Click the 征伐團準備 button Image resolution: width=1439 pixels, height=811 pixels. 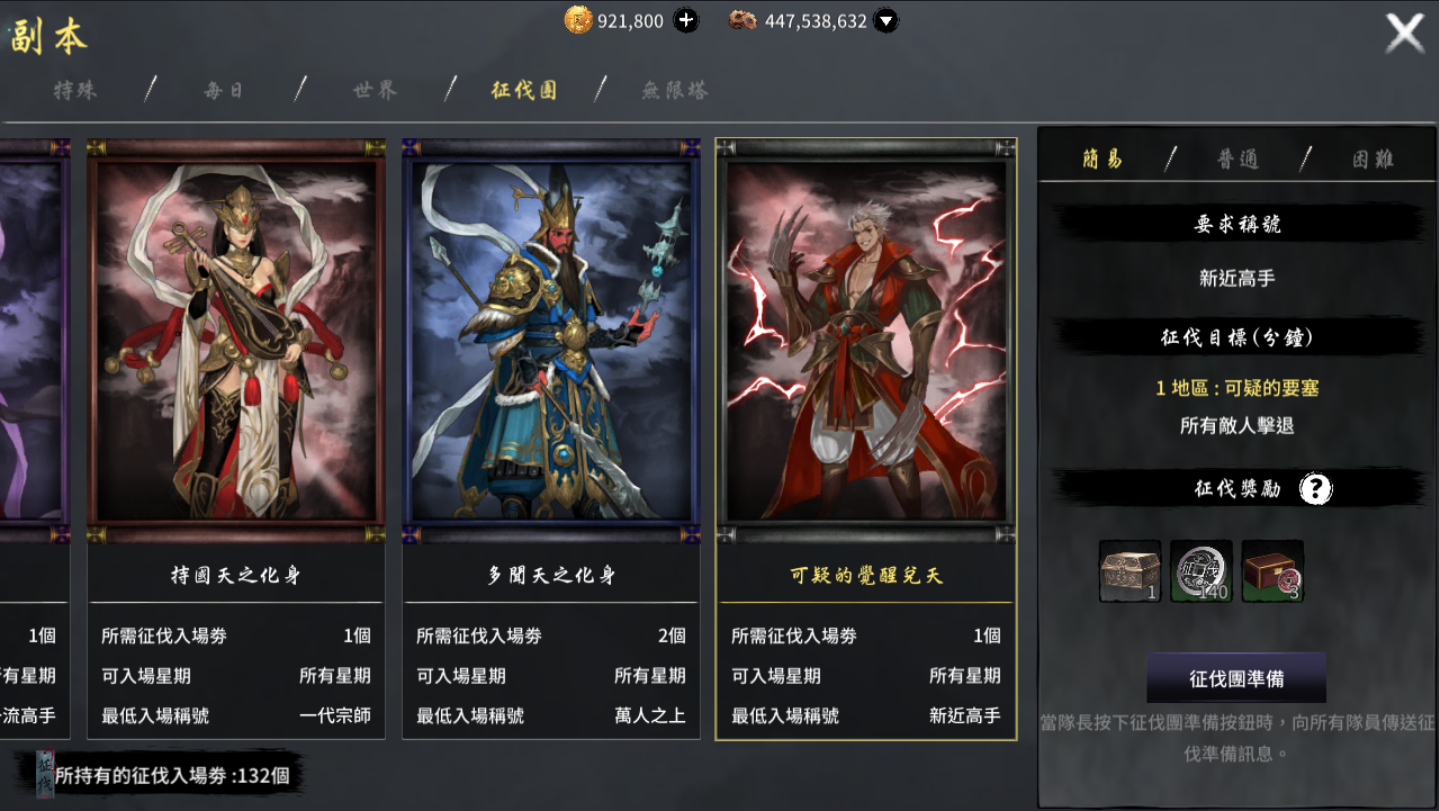(x=1236, y=679)
